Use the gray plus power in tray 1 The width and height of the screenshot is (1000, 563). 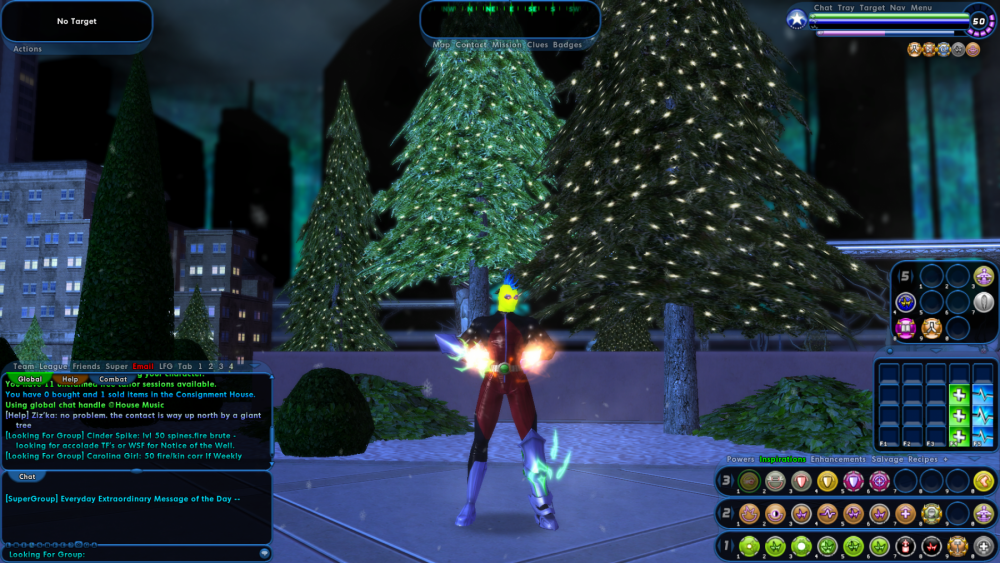pyautogui.click(x=984, y=547)
